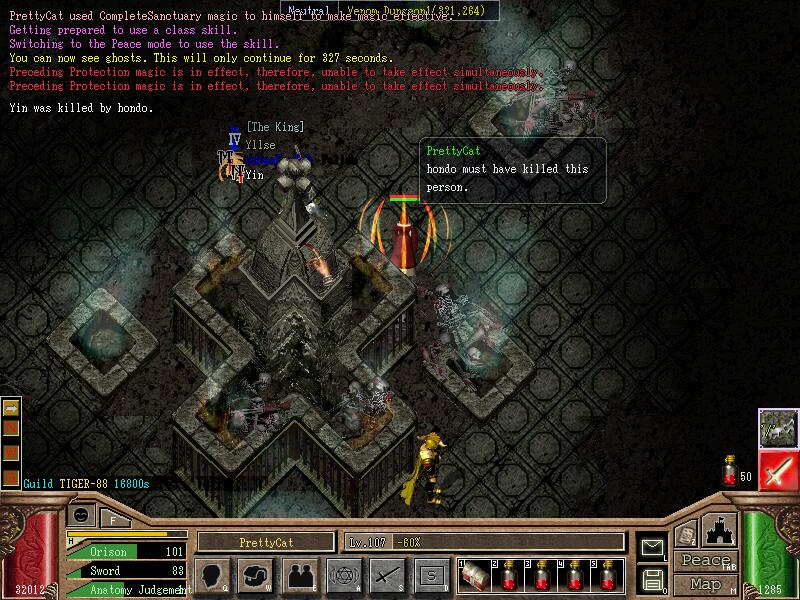Use the red potion in quick slot 2
Viewport: 800px width, 600px height.
coord(507,575)
